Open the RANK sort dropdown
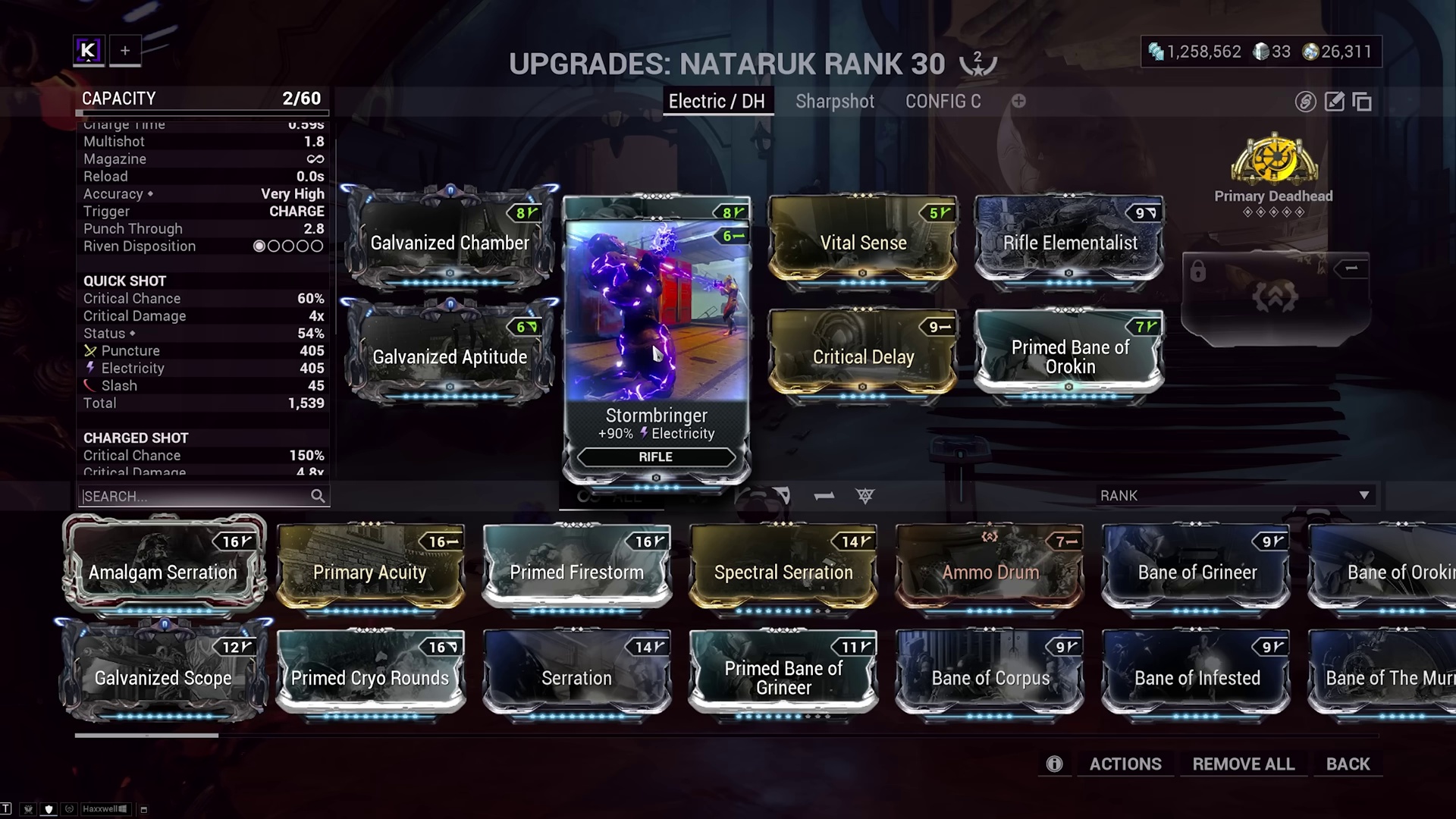 [x=1235, y=495]
